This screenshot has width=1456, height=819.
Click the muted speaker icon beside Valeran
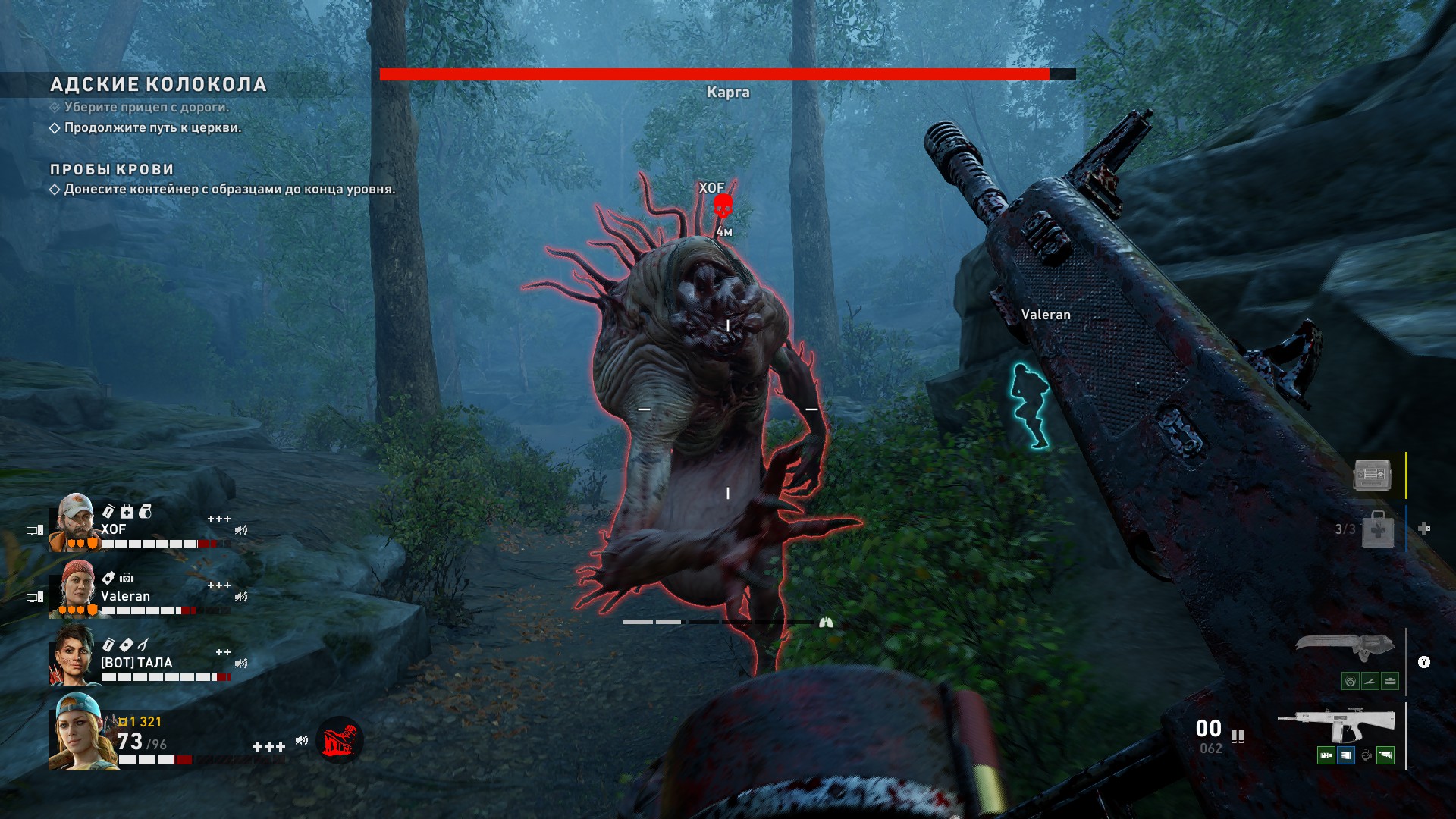[241, 597]
